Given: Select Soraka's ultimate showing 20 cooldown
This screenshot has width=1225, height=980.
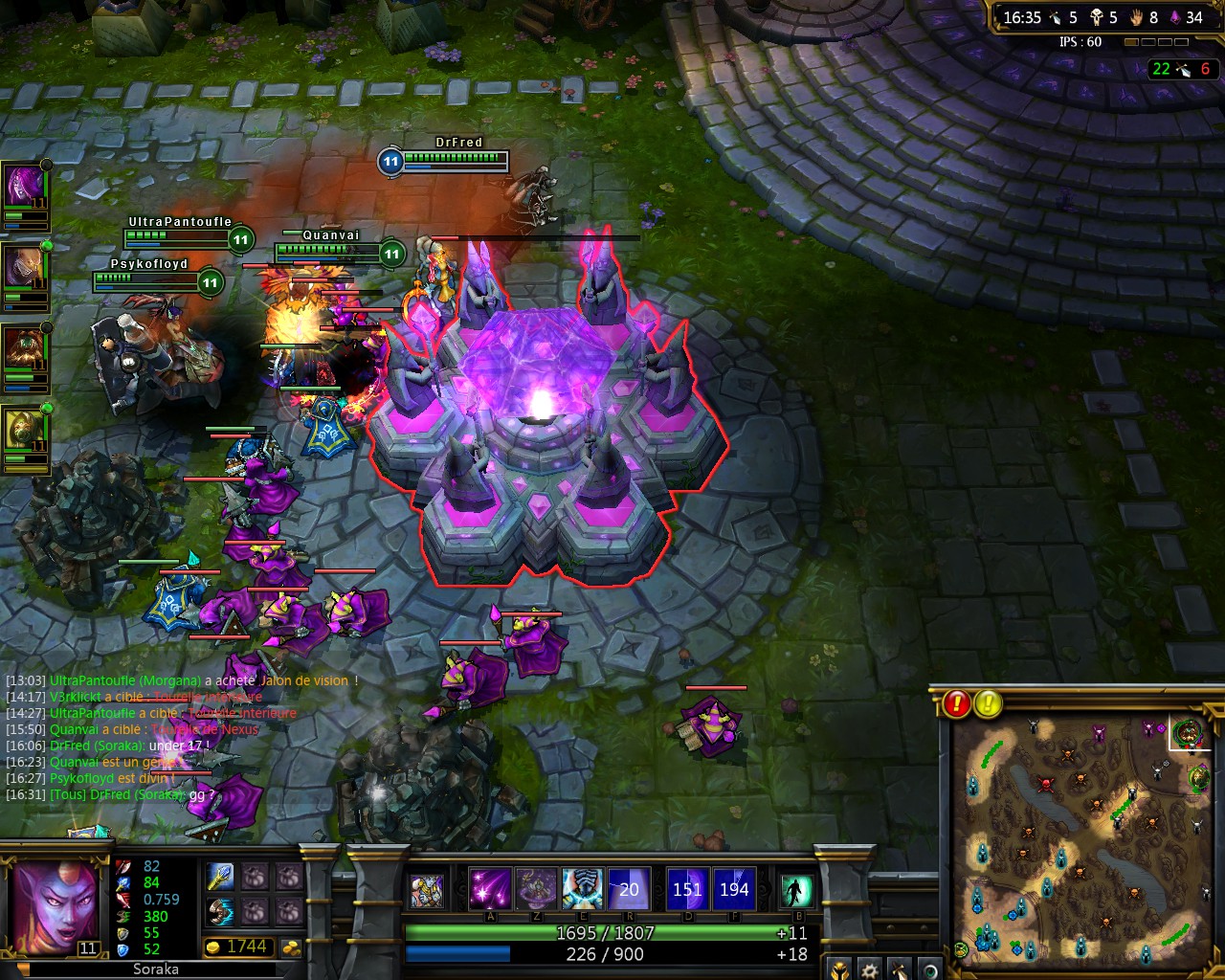Looking at the screenshot, I should pos(629,889).
